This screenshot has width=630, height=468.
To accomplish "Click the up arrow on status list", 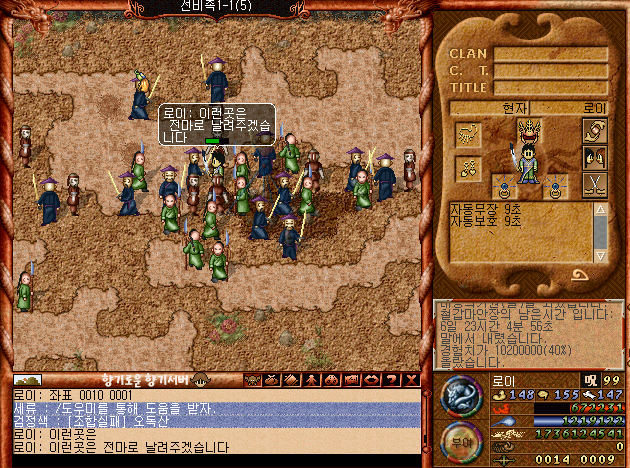I will [599, 209].
